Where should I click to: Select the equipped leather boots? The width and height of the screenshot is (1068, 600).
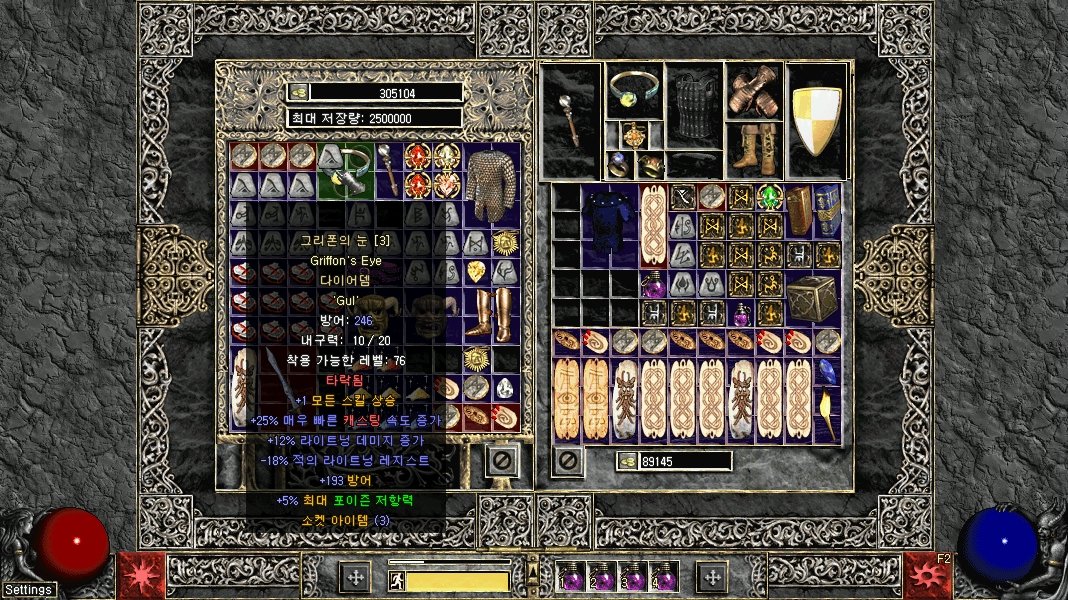point(755,150)
